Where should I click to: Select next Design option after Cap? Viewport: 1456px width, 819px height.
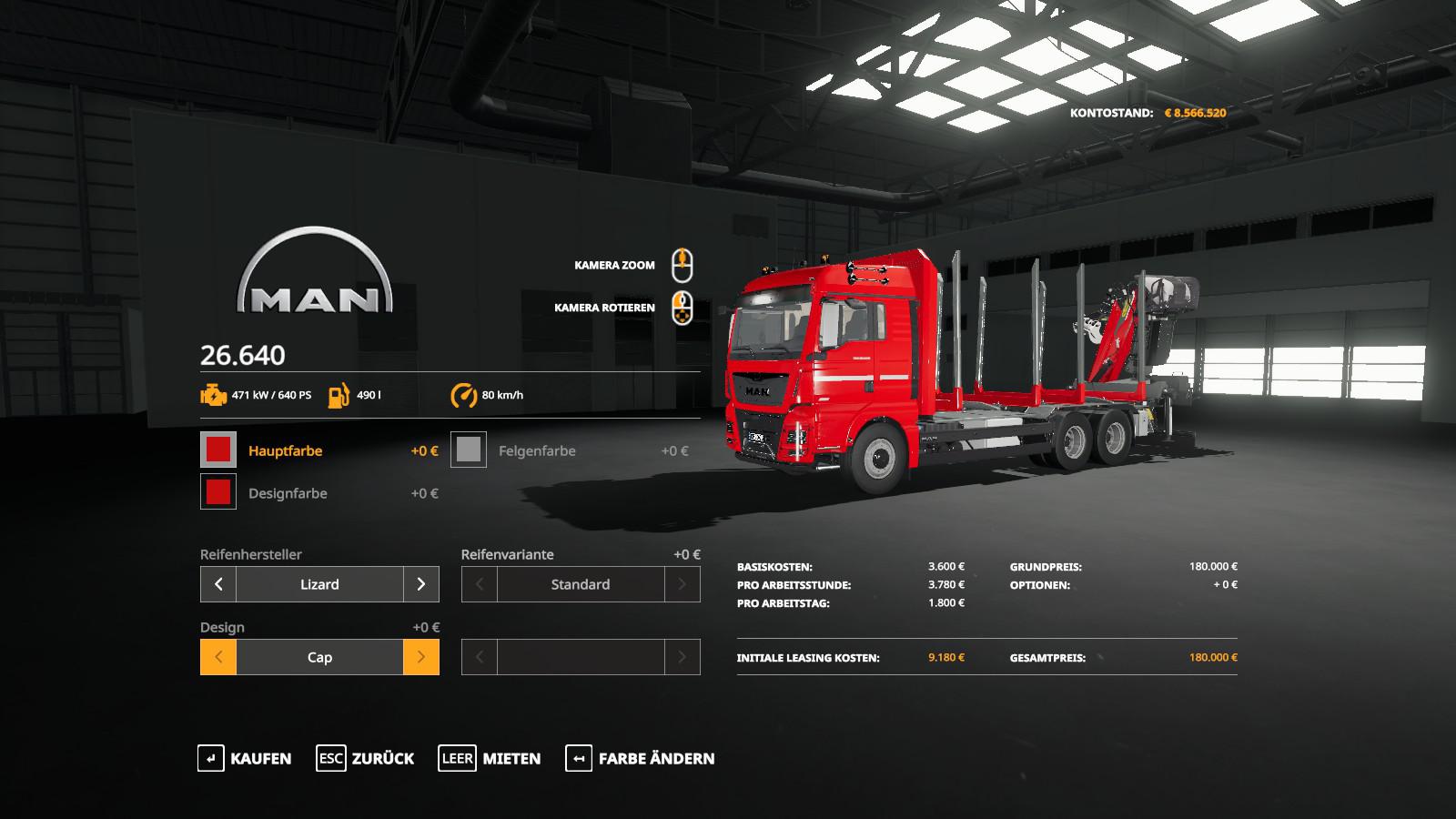point(420,657)
